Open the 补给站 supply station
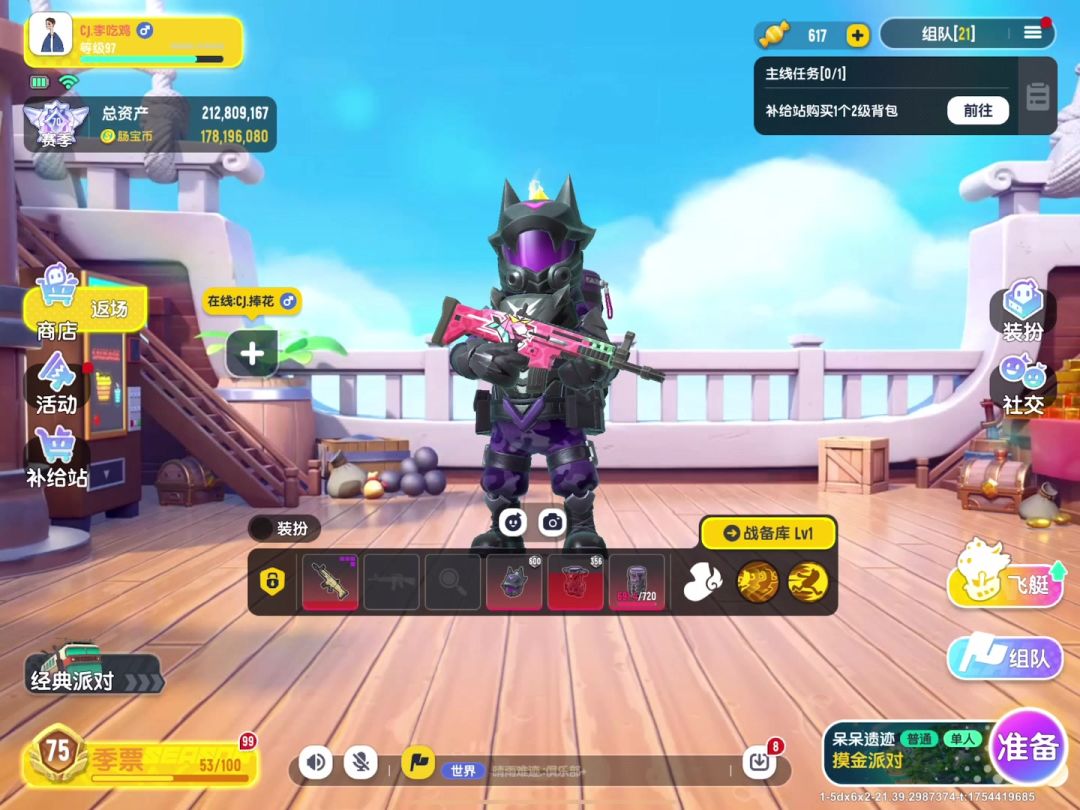 [x=56, y=457]
